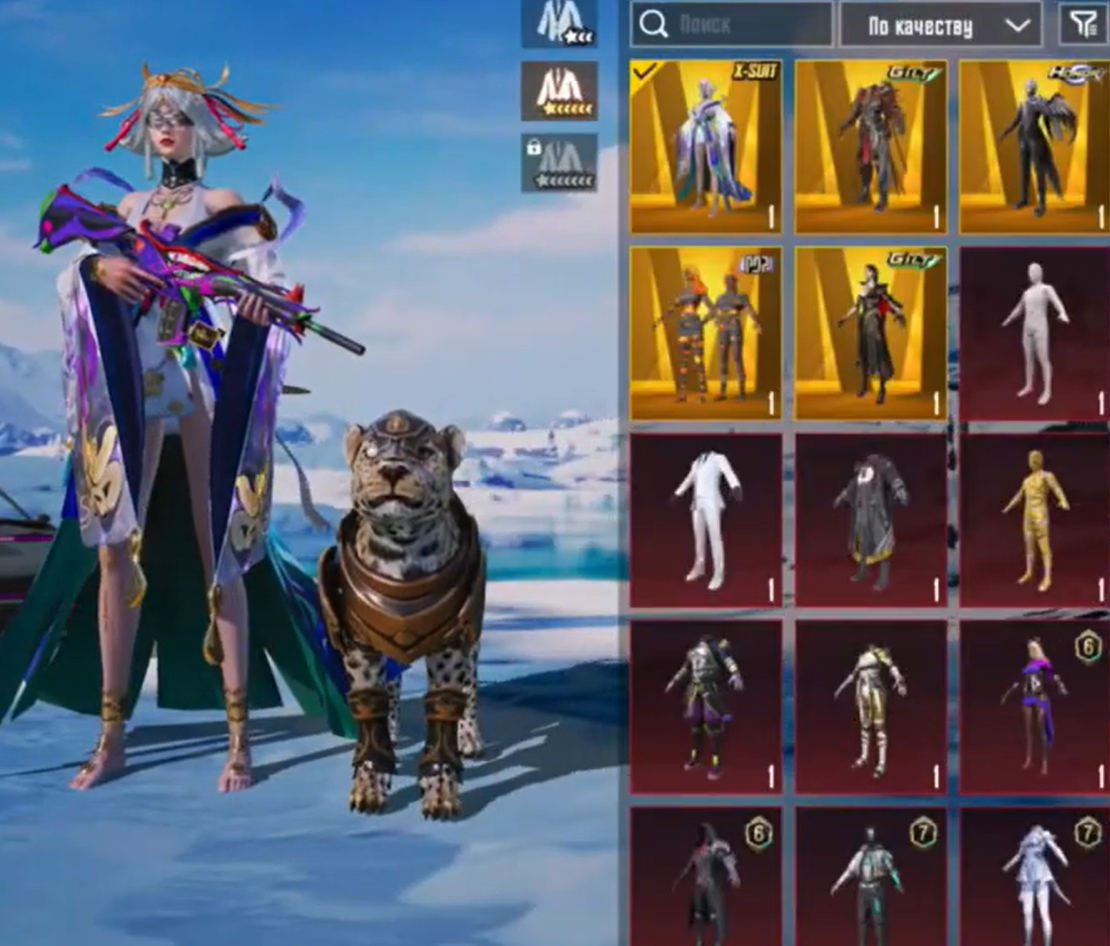Open the По качеству sort dropdown

[x=940, y=25]
